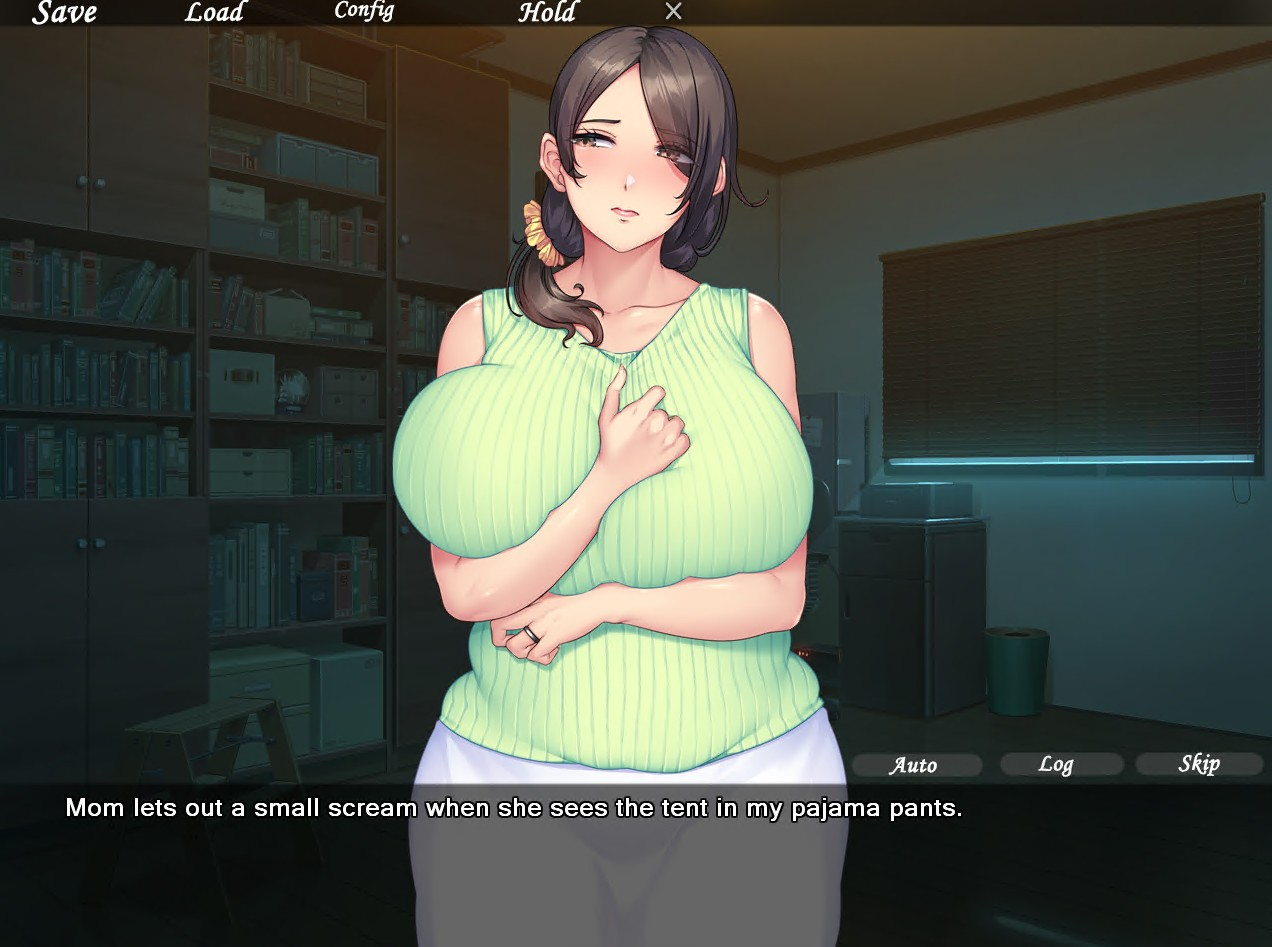Screen dimensions: 1272x947
Task: Enable Auto text advance
Action: tap(915, 765)
